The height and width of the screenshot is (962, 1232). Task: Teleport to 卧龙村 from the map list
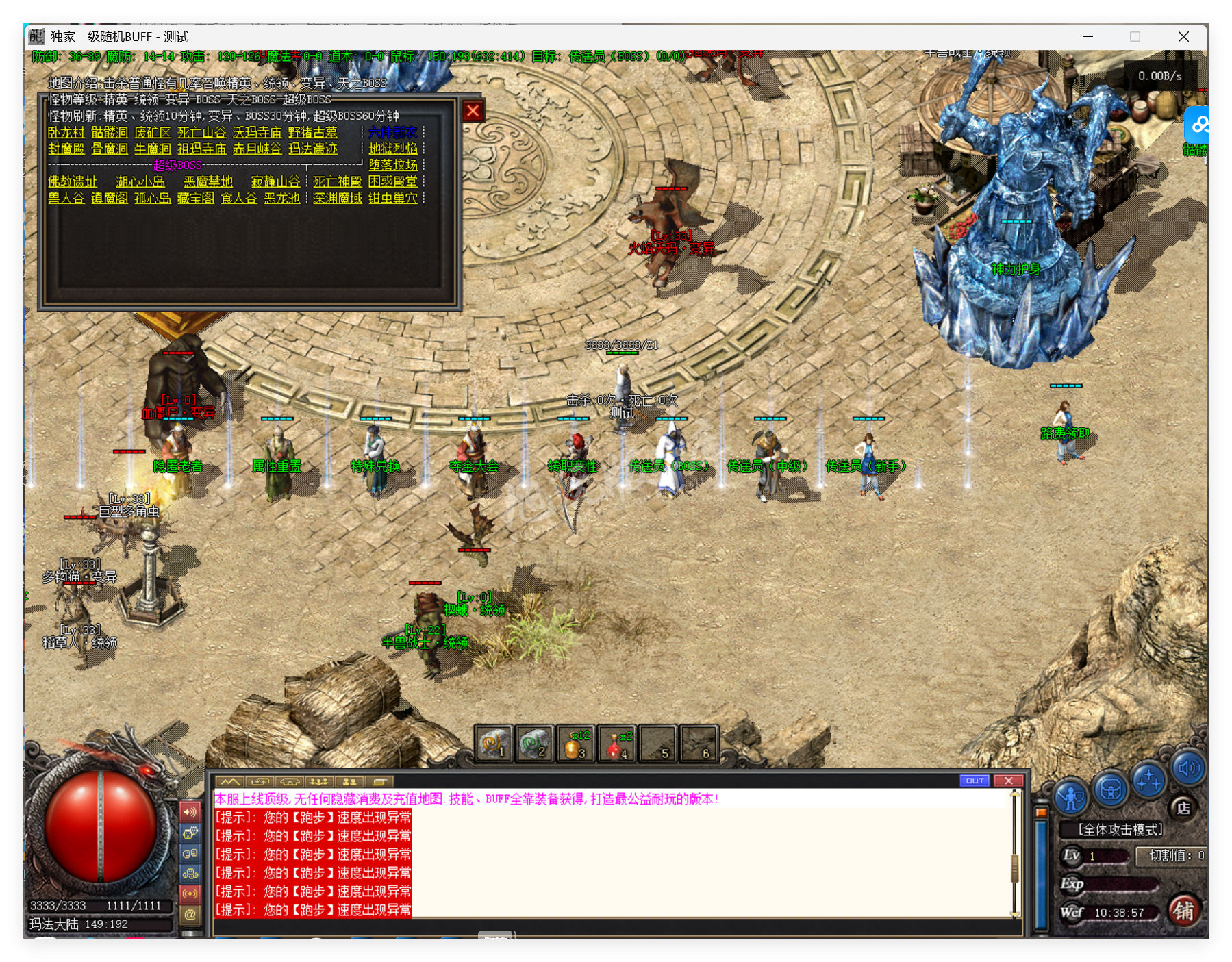[x=66, y=132]
